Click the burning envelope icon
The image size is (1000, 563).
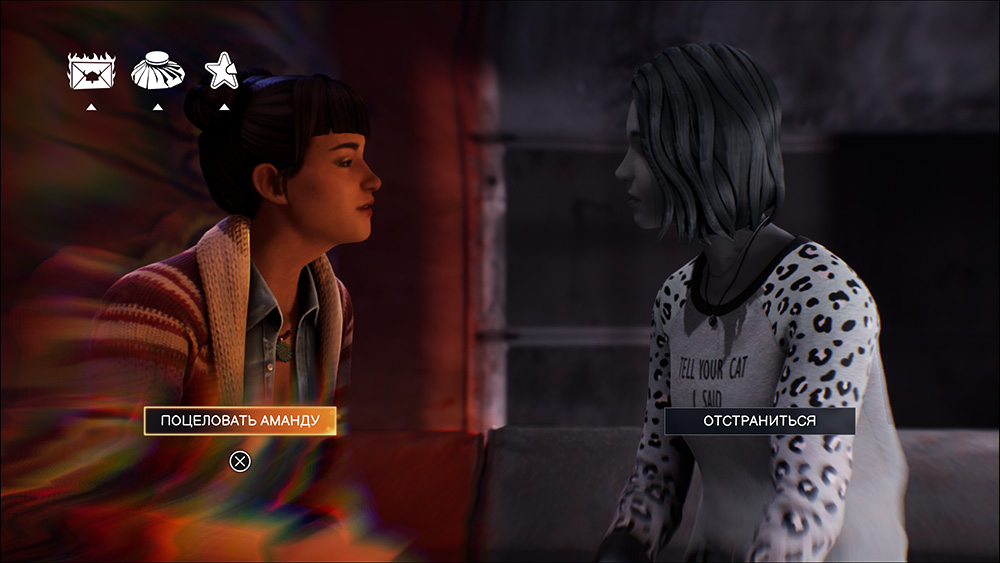click(x=91, y=72)
